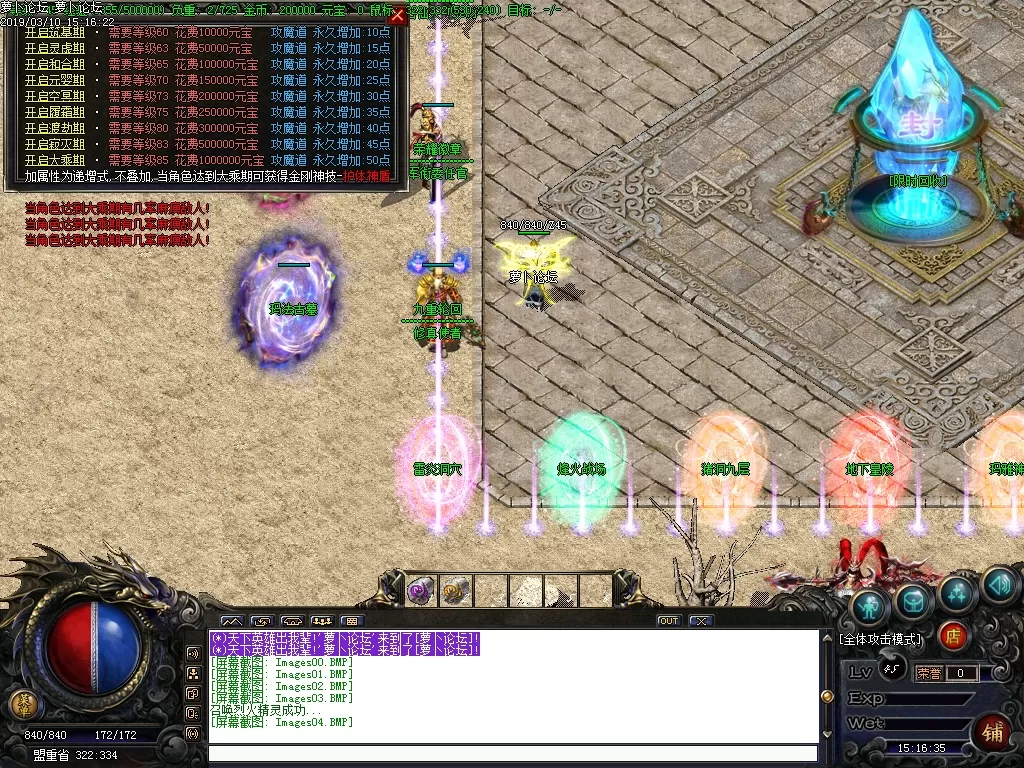Click the OUT button above chat
This screenshot has width=1024, height=768.
668,621
